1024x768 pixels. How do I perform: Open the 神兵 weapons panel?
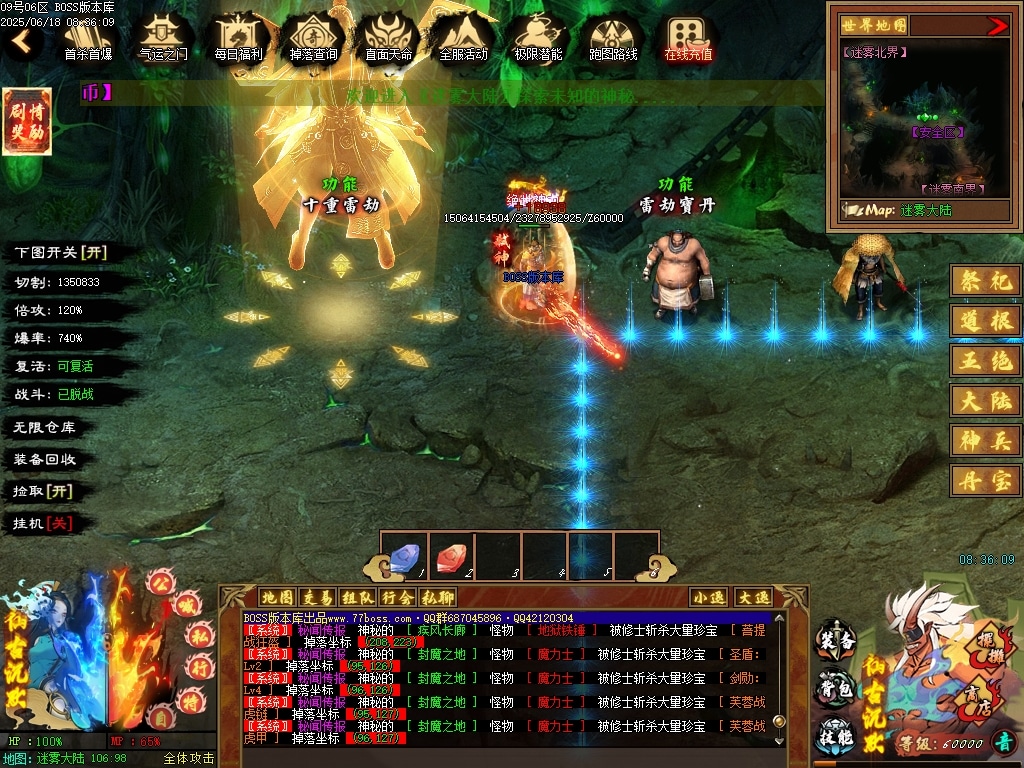[985, 439]
